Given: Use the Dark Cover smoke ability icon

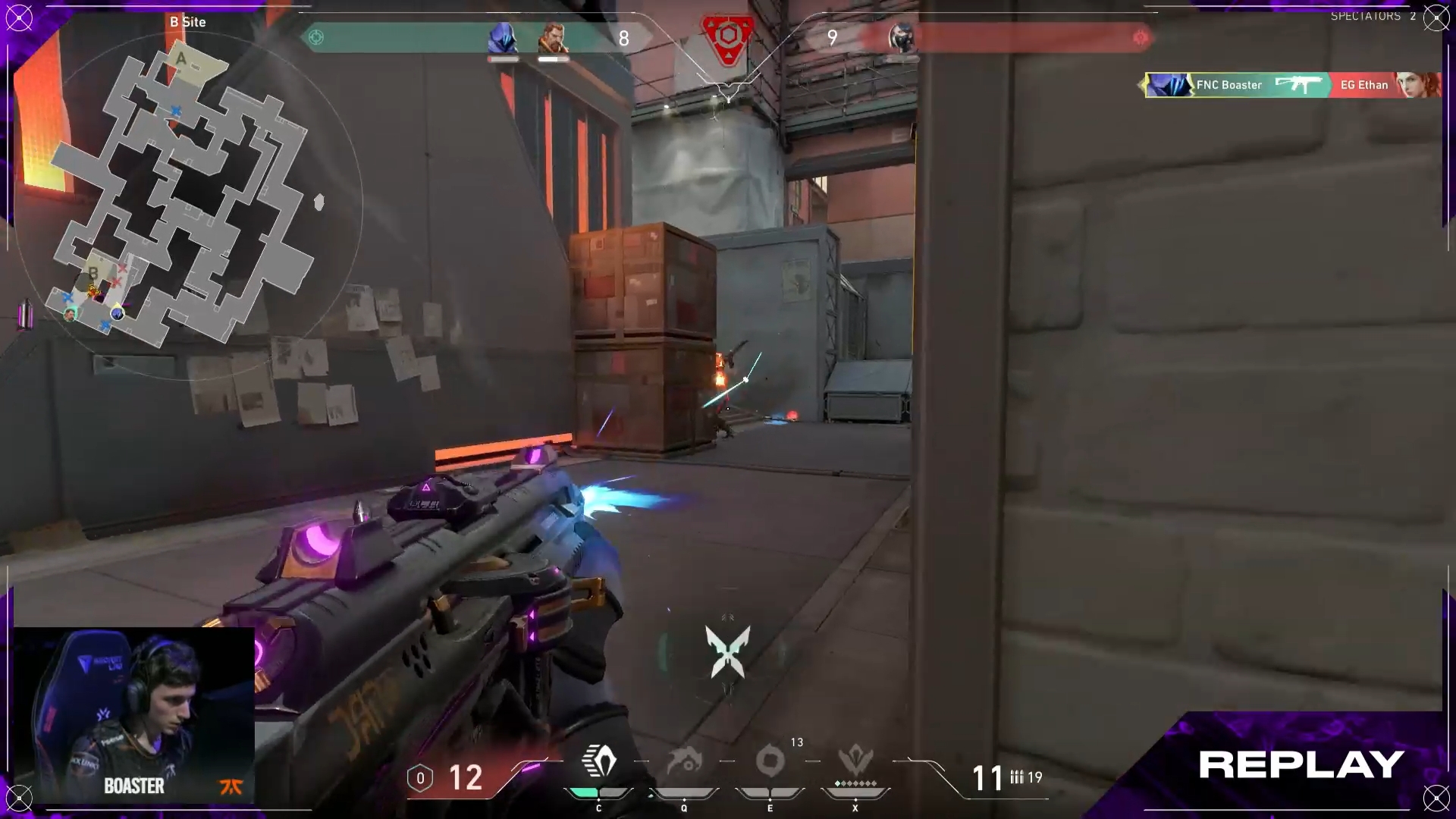Looking at the screenshot, I should click(770, 761).
